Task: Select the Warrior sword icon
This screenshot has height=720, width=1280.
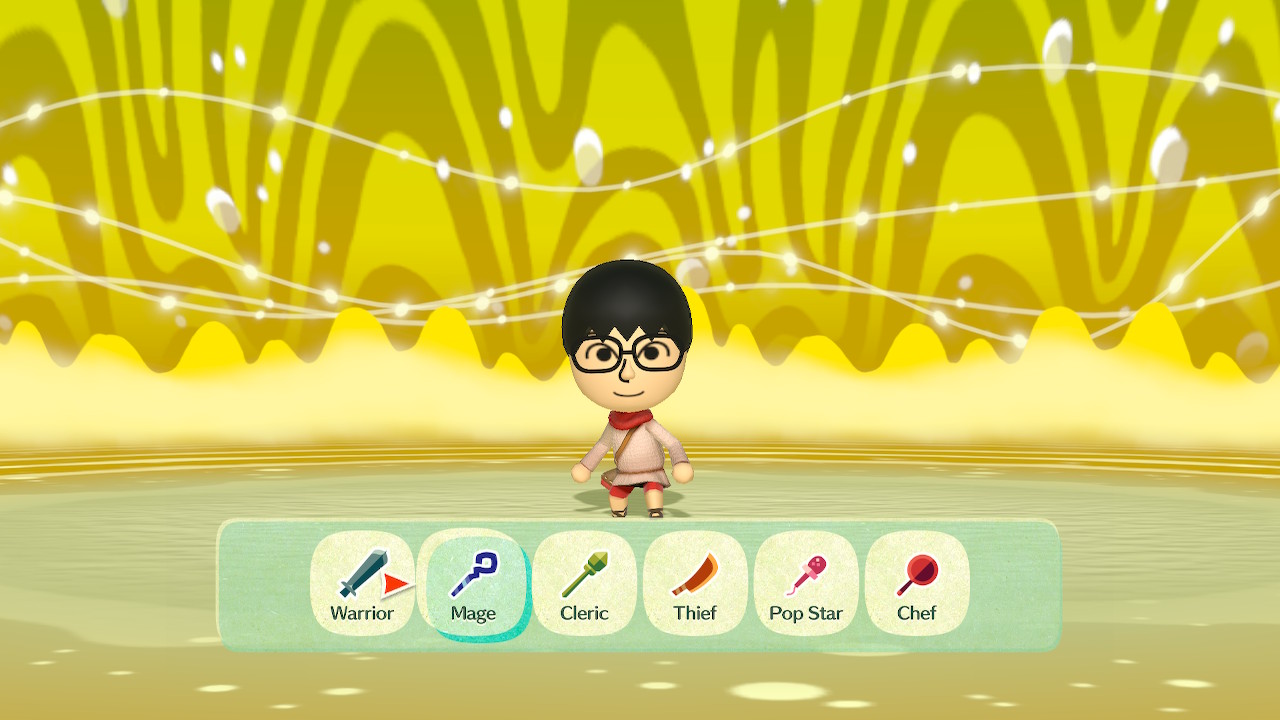Action: [x=361, y=573]
